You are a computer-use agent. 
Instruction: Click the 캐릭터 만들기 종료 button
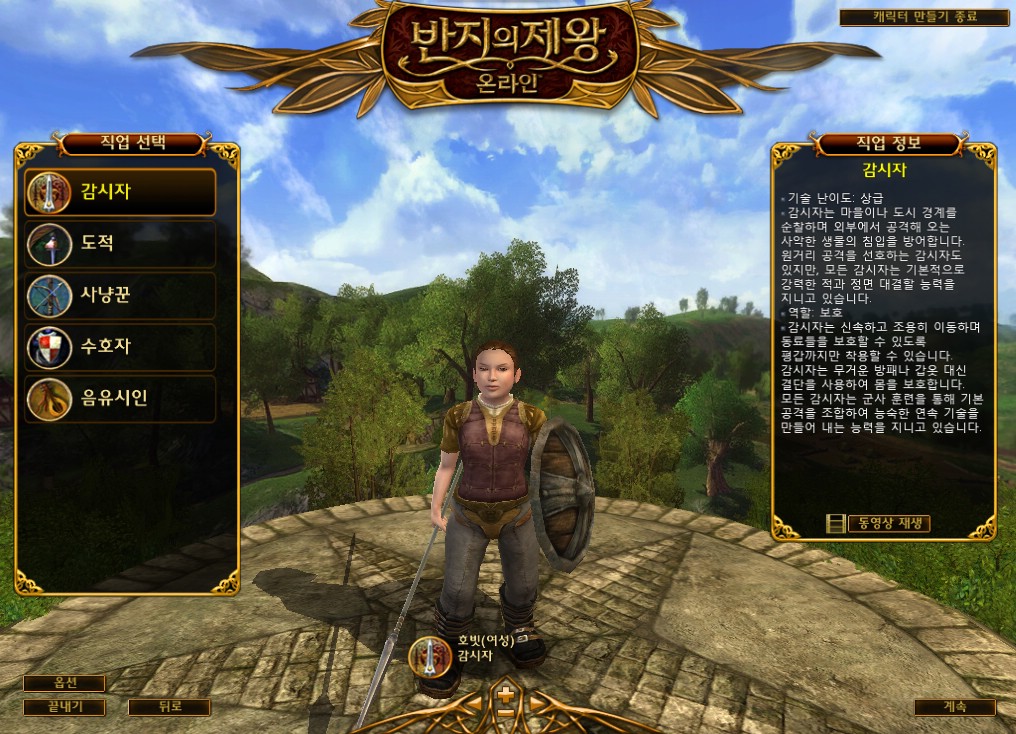click(923, 17)
